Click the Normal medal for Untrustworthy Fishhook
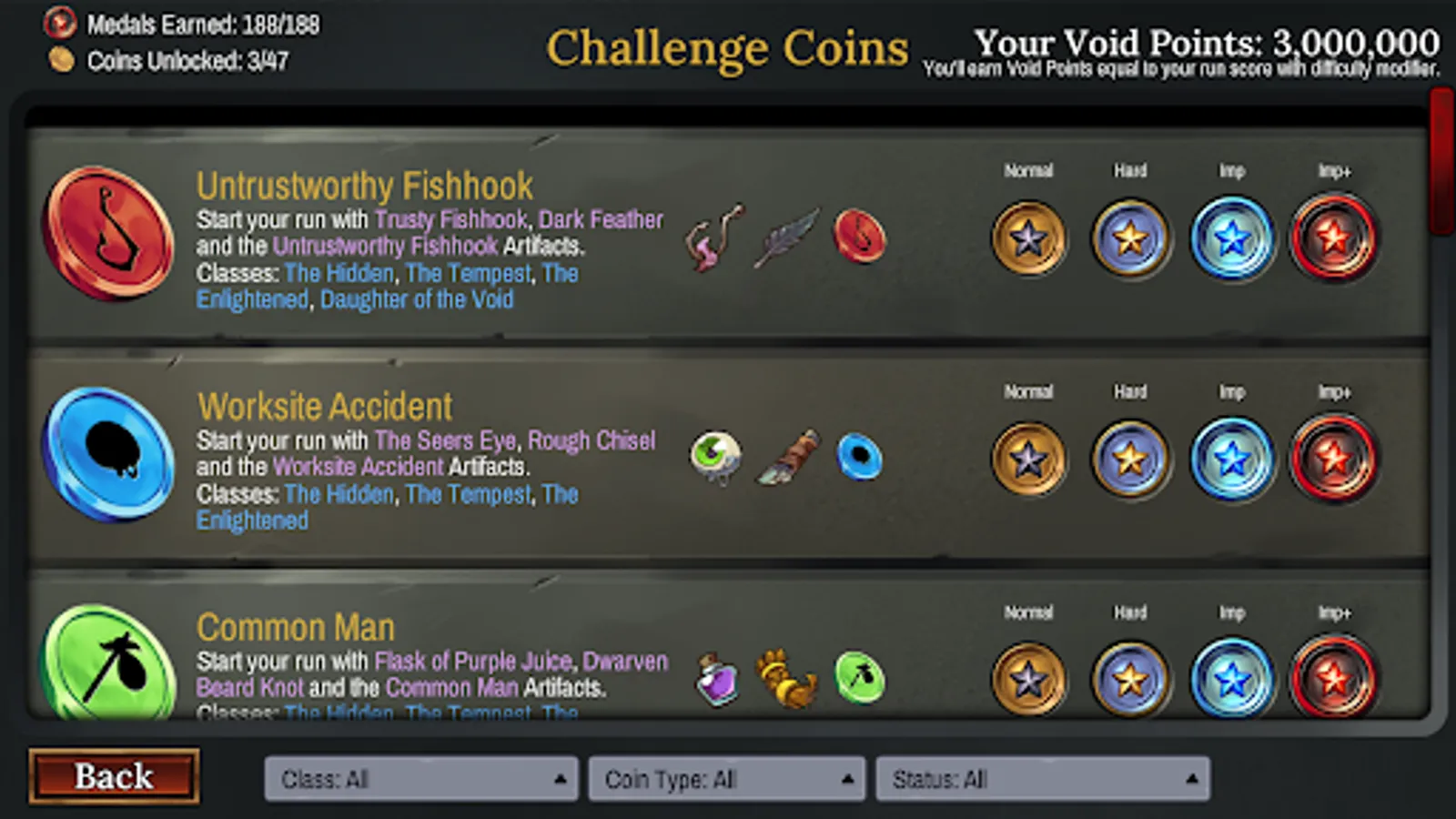The width and height of the screenshot is (1456, 819). click(x=1028, y=237)
